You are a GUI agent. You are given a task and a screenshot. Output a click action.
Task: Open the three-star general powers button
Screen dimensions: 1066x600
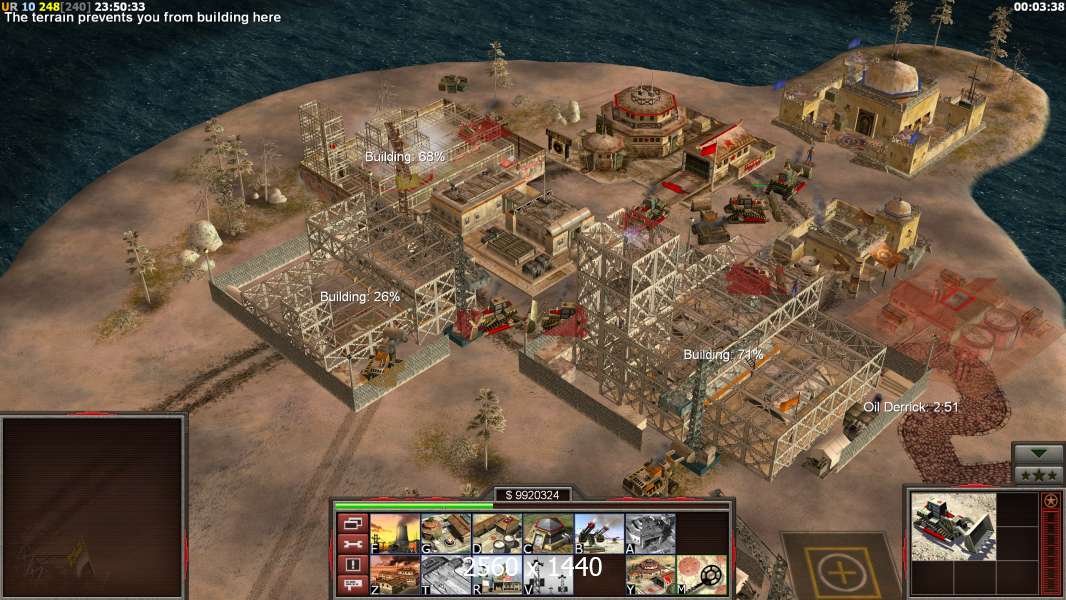click(x=1037, y=475)
